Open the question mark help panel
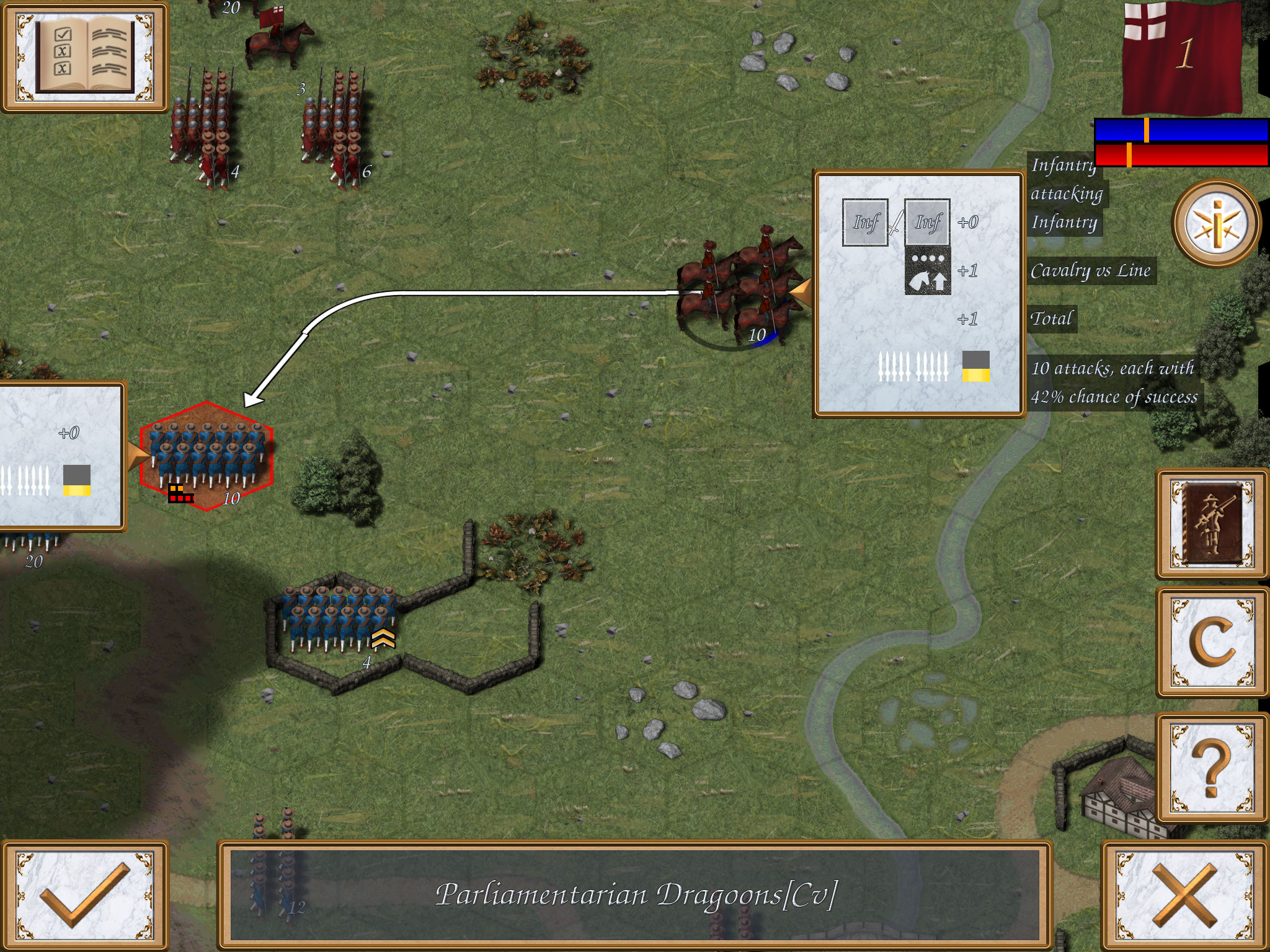Image resolution: width=1270 pixels, height=952 pixels. coord(1212,762)
